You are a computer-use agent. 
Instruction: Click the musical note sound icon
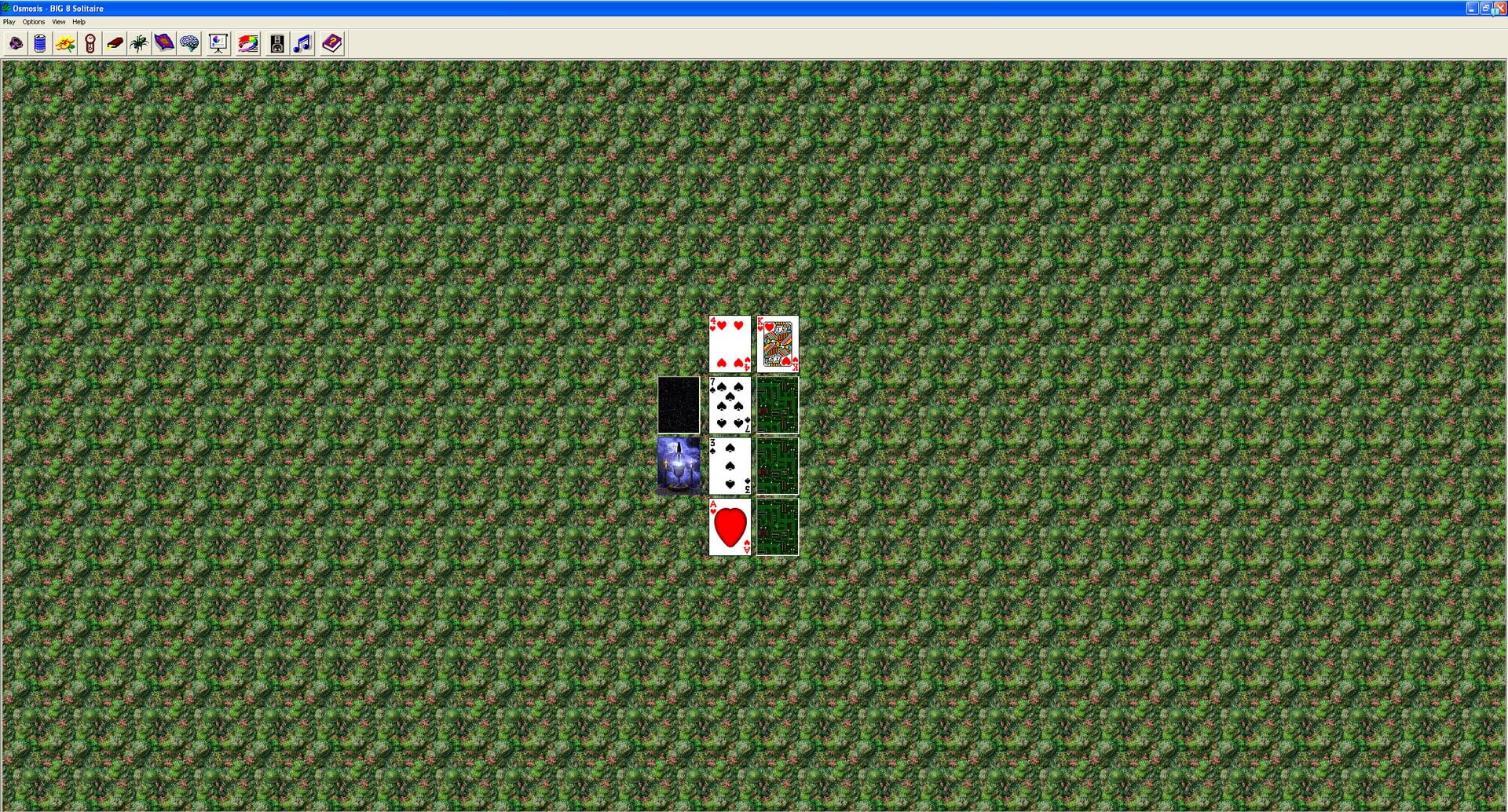pos(302,43)
